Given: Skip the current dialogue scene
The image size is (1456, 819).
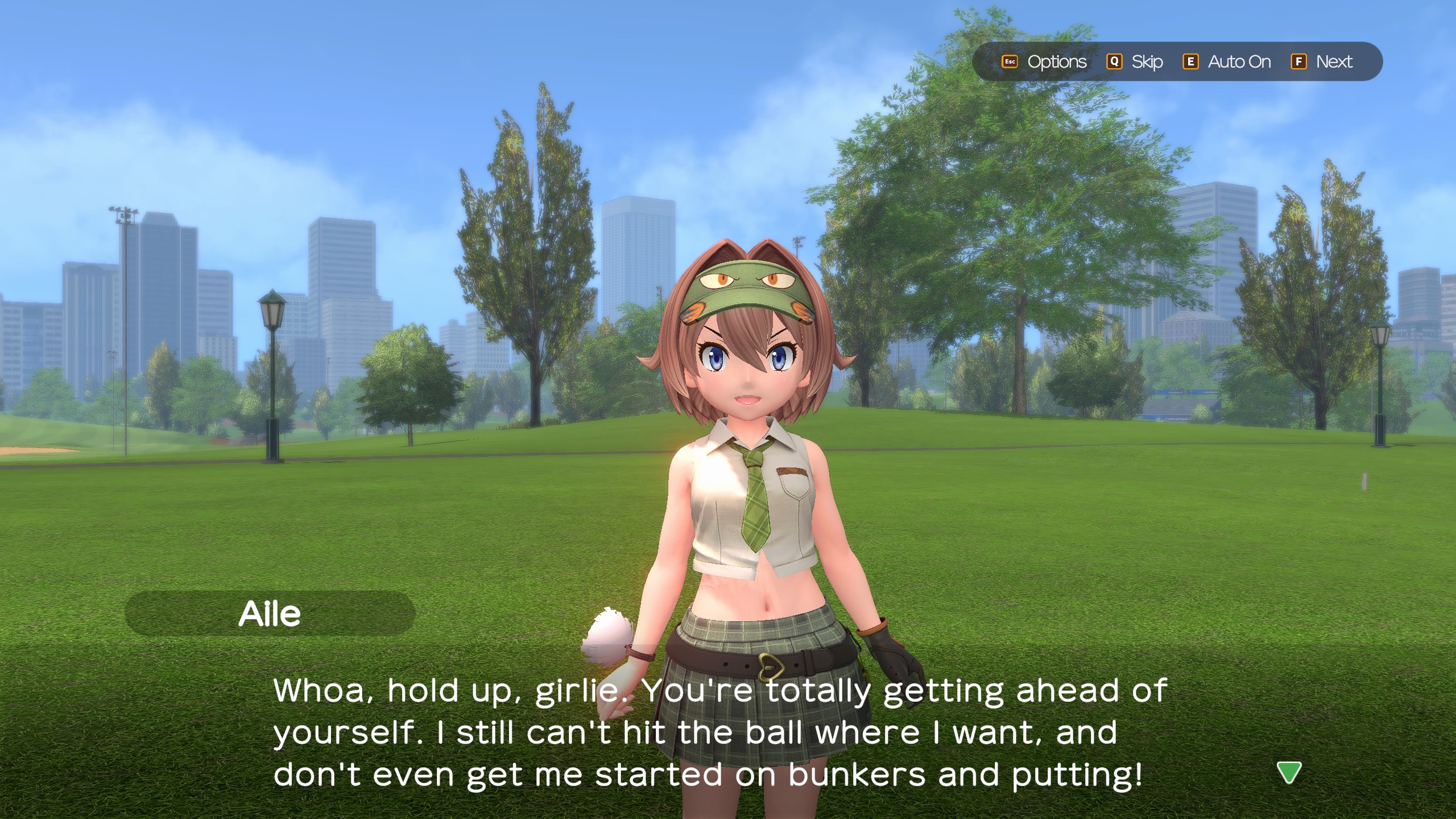Looking at the screenshot, I should pos(1147,61).
